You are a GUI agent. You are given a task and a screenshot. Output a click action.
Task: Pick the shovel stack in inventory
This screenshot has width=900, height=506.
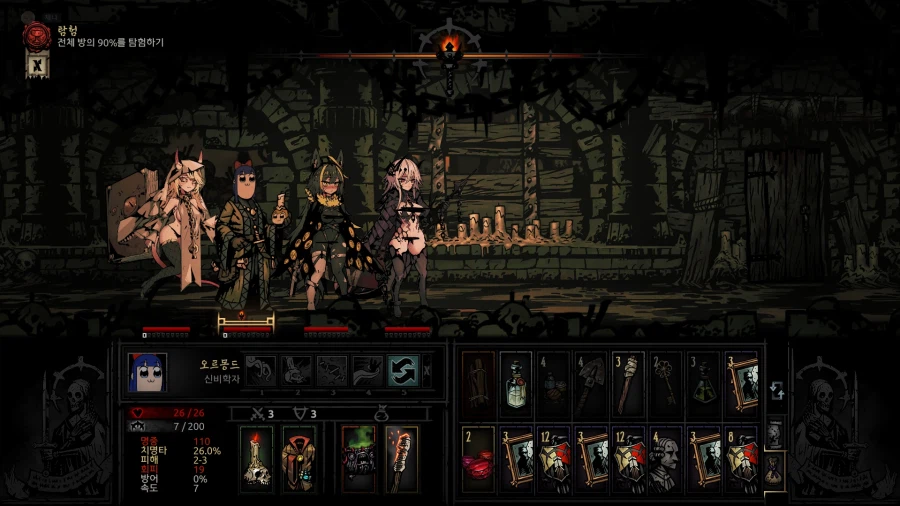coord(591,383)
